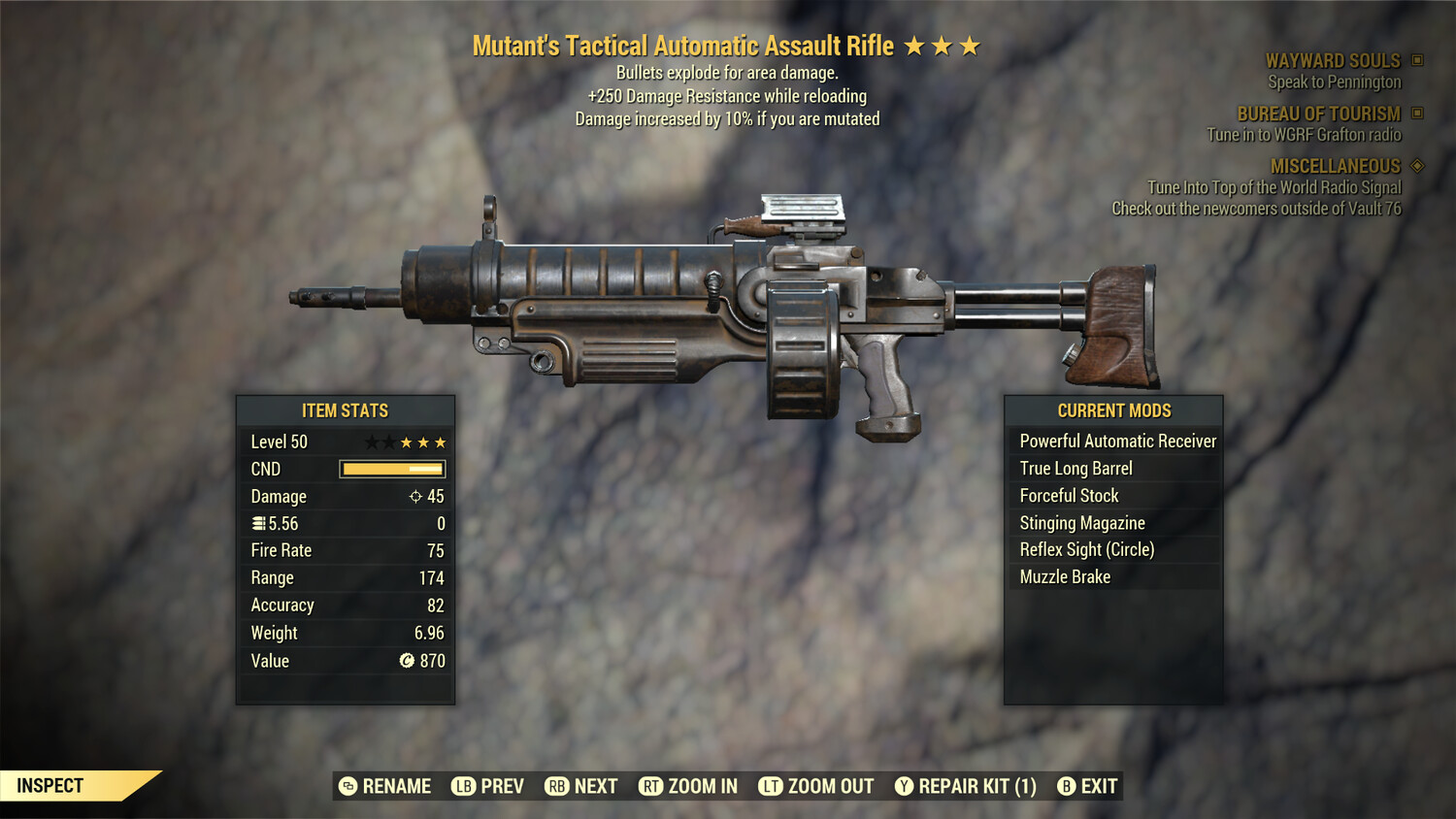Click the LB button glyph before Prev

coord(464,786)
